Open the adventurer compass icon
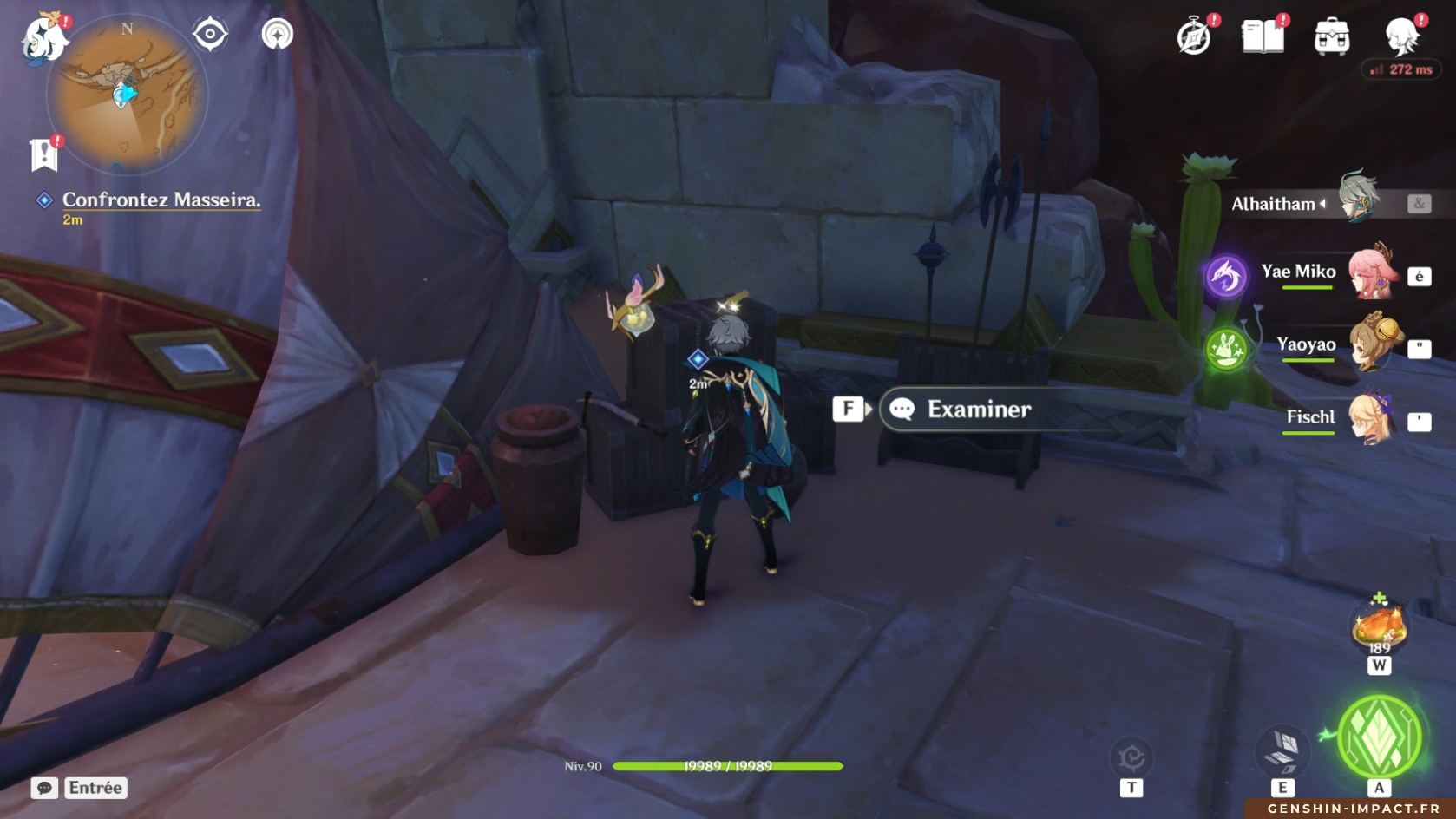The image size is (1456, 819). (1194, 37)
